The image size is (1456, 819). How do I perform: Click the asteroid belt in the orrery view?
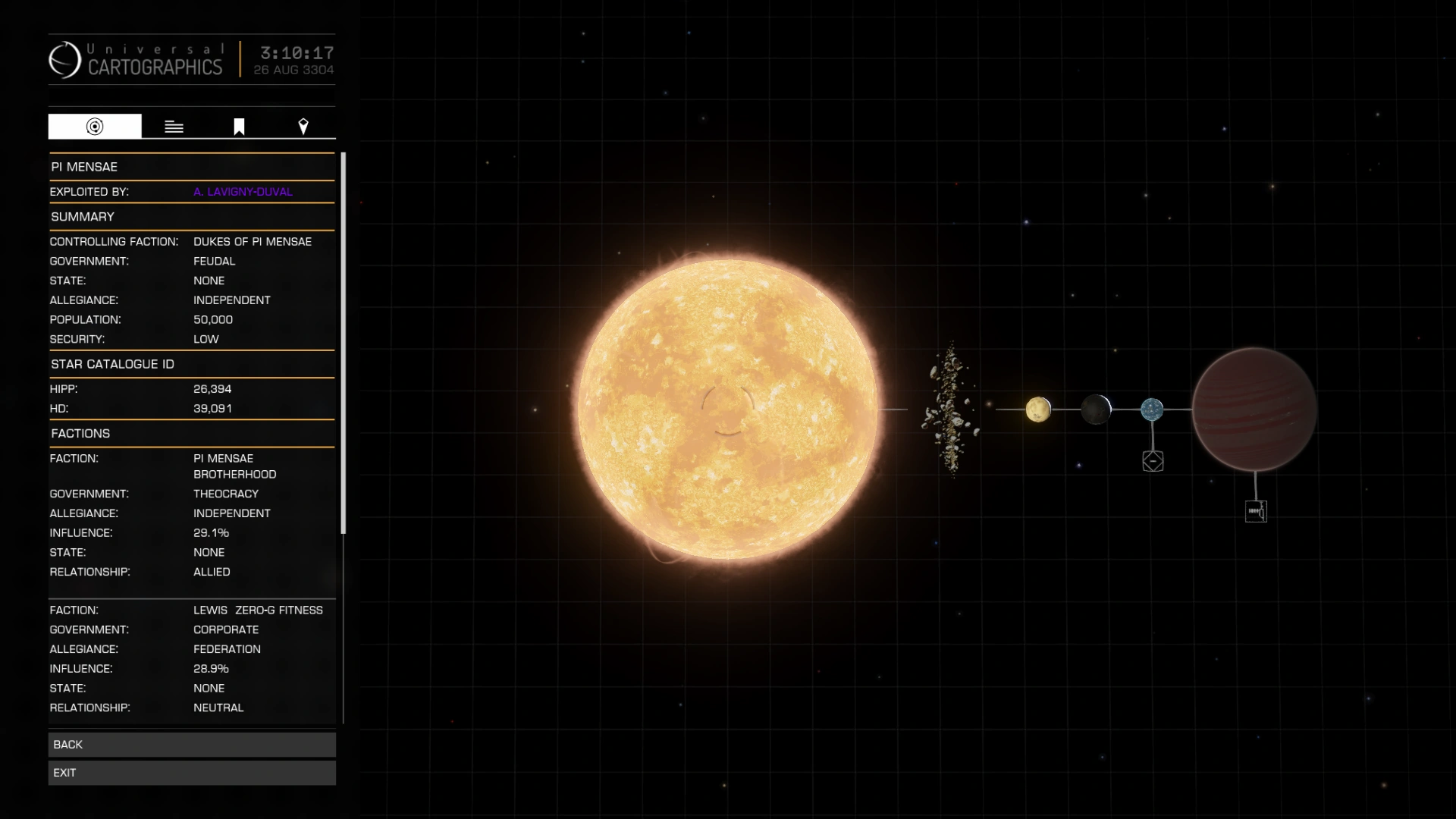950,409
